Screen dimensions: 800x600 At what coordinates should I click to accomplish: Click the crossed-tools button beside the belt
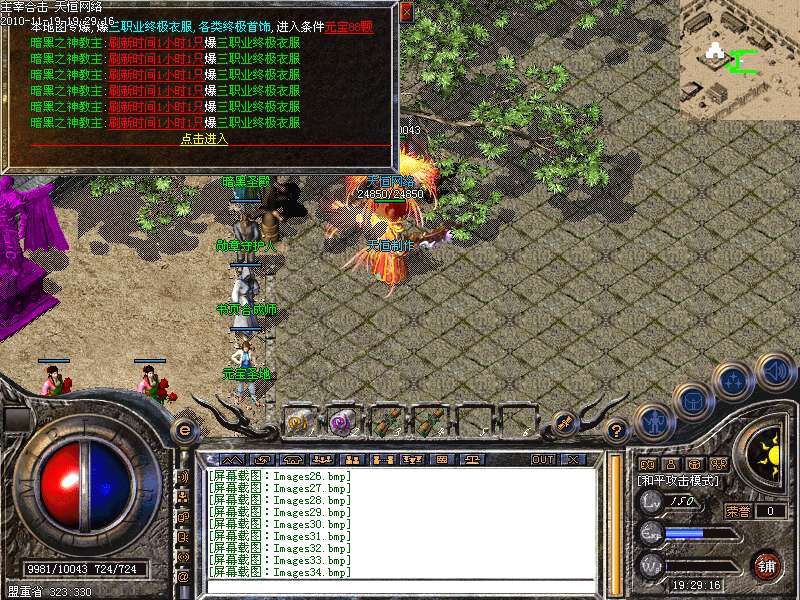point(564,423)
